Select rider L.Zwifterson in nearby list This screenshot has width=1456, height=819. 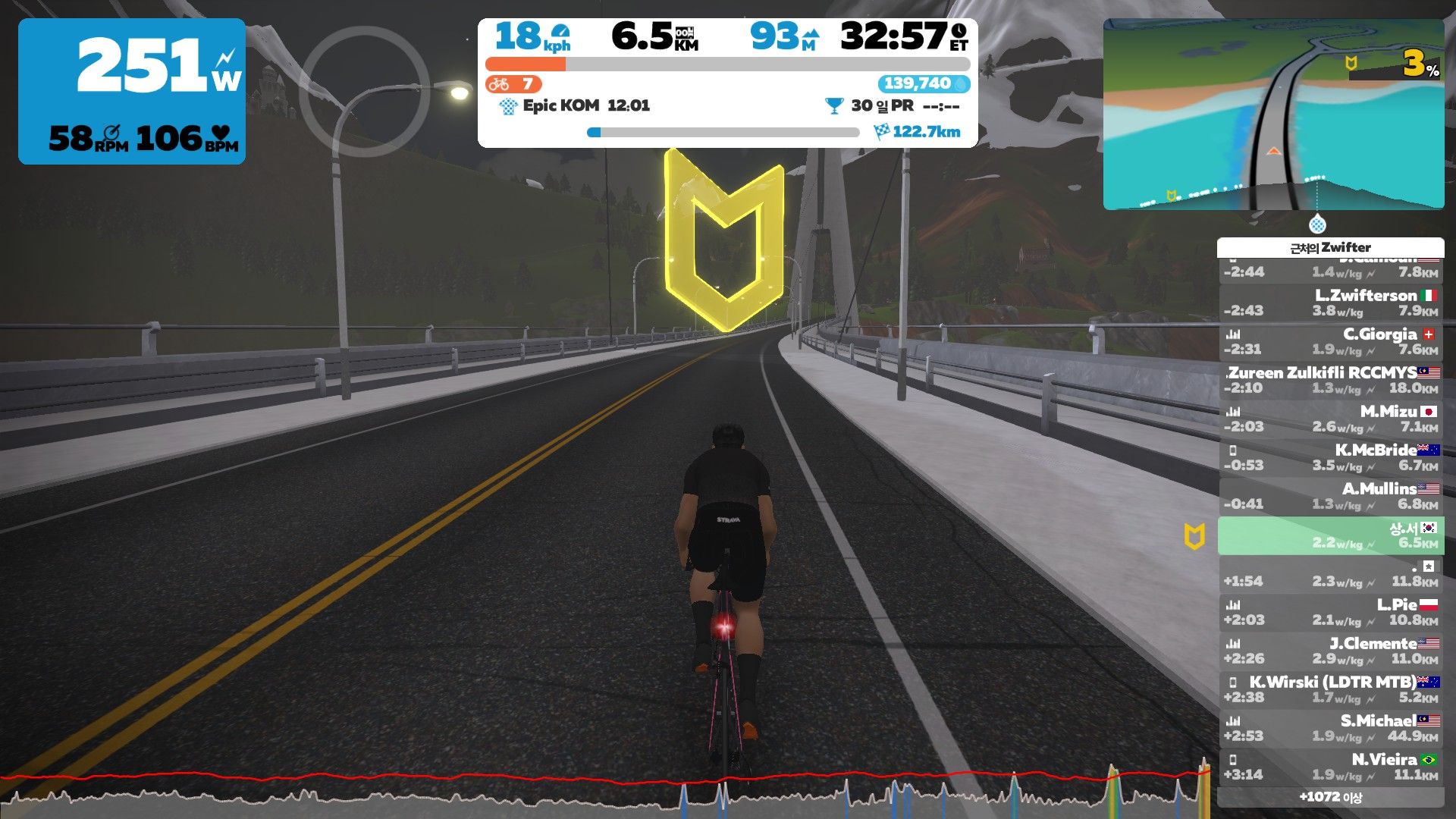pos(1331,303)
